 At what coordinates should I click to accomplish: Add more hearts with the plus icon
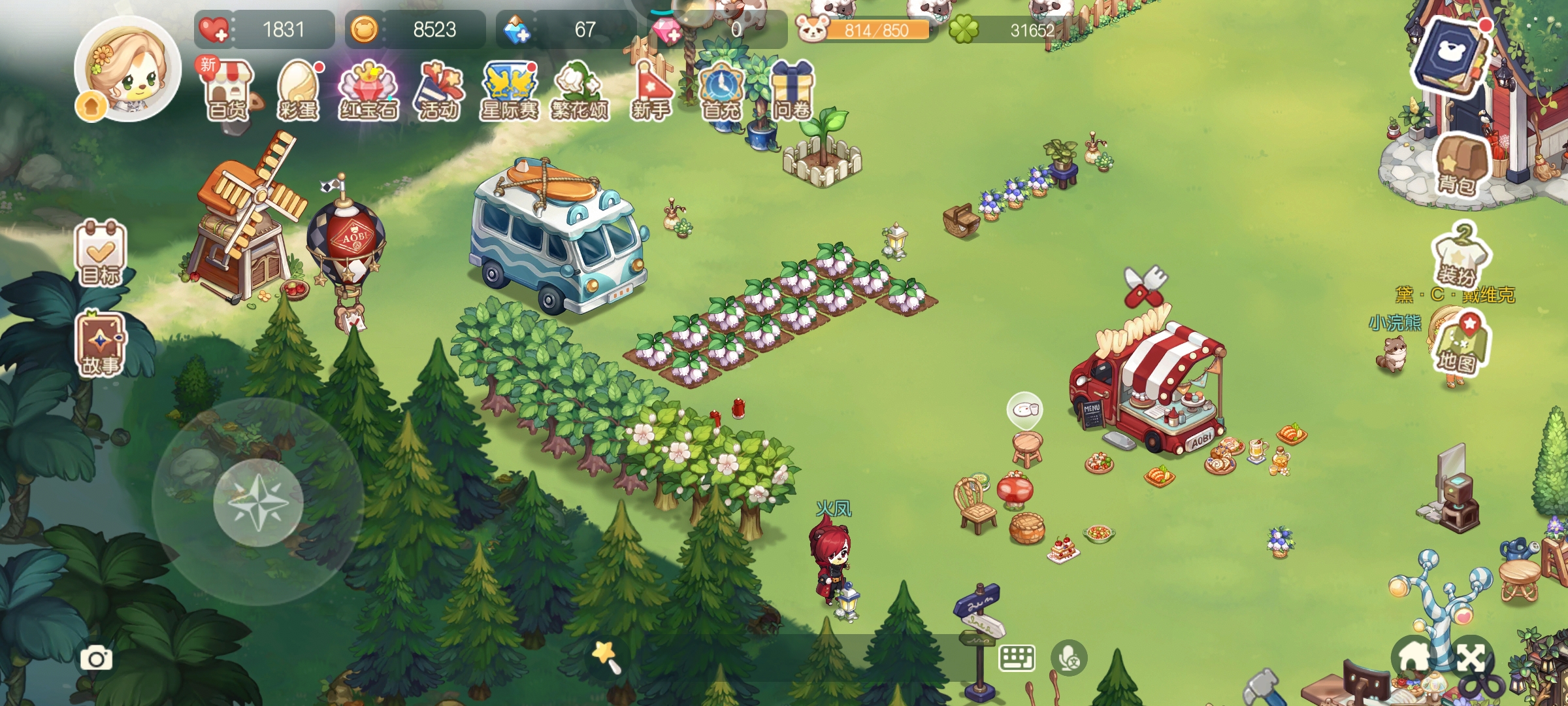(214, 30)
